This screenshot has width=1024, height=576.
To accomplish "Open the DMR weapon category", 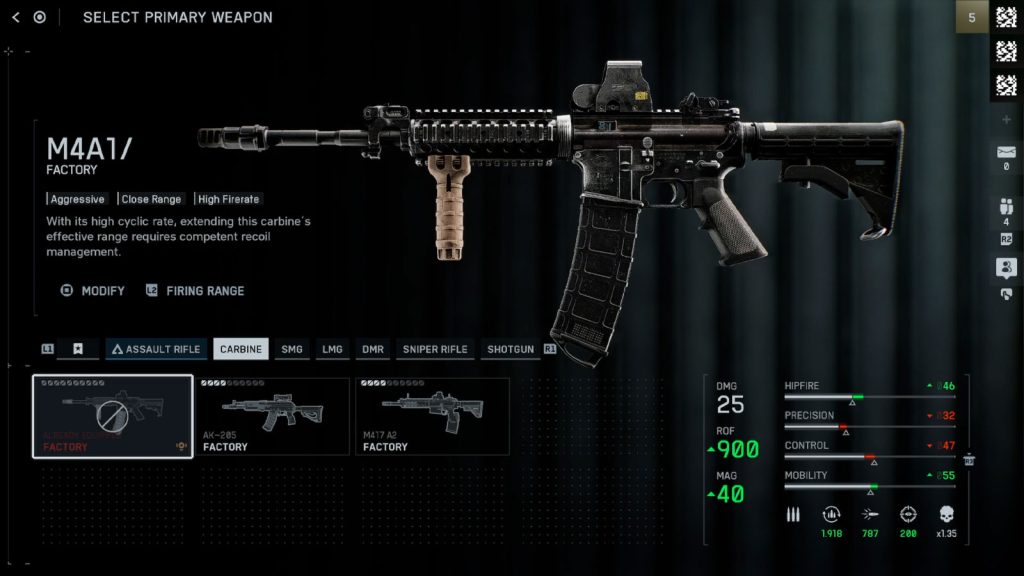I will click(x=373, y=349).
